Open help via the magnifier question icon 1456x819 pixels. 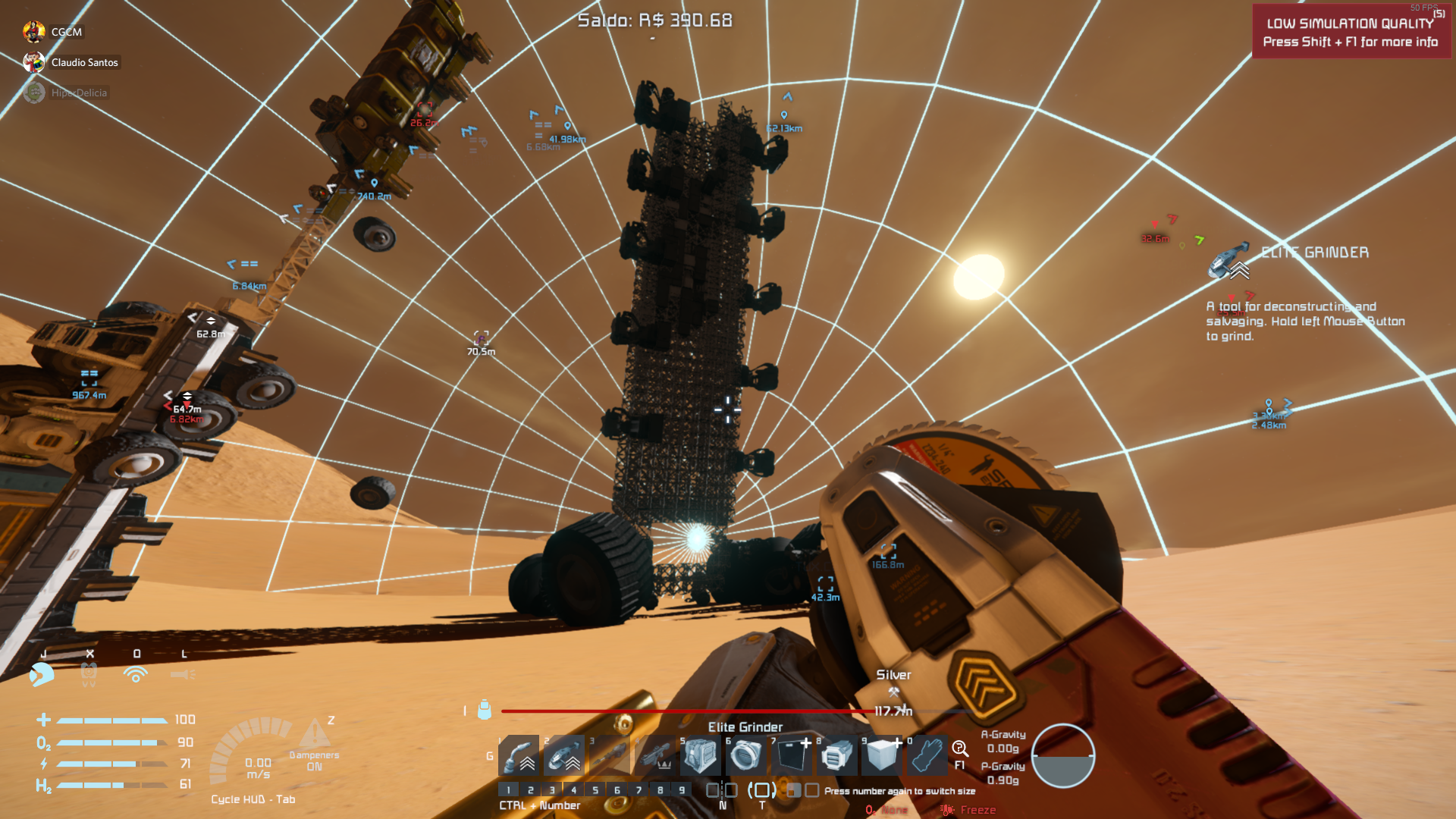(959, 750)
